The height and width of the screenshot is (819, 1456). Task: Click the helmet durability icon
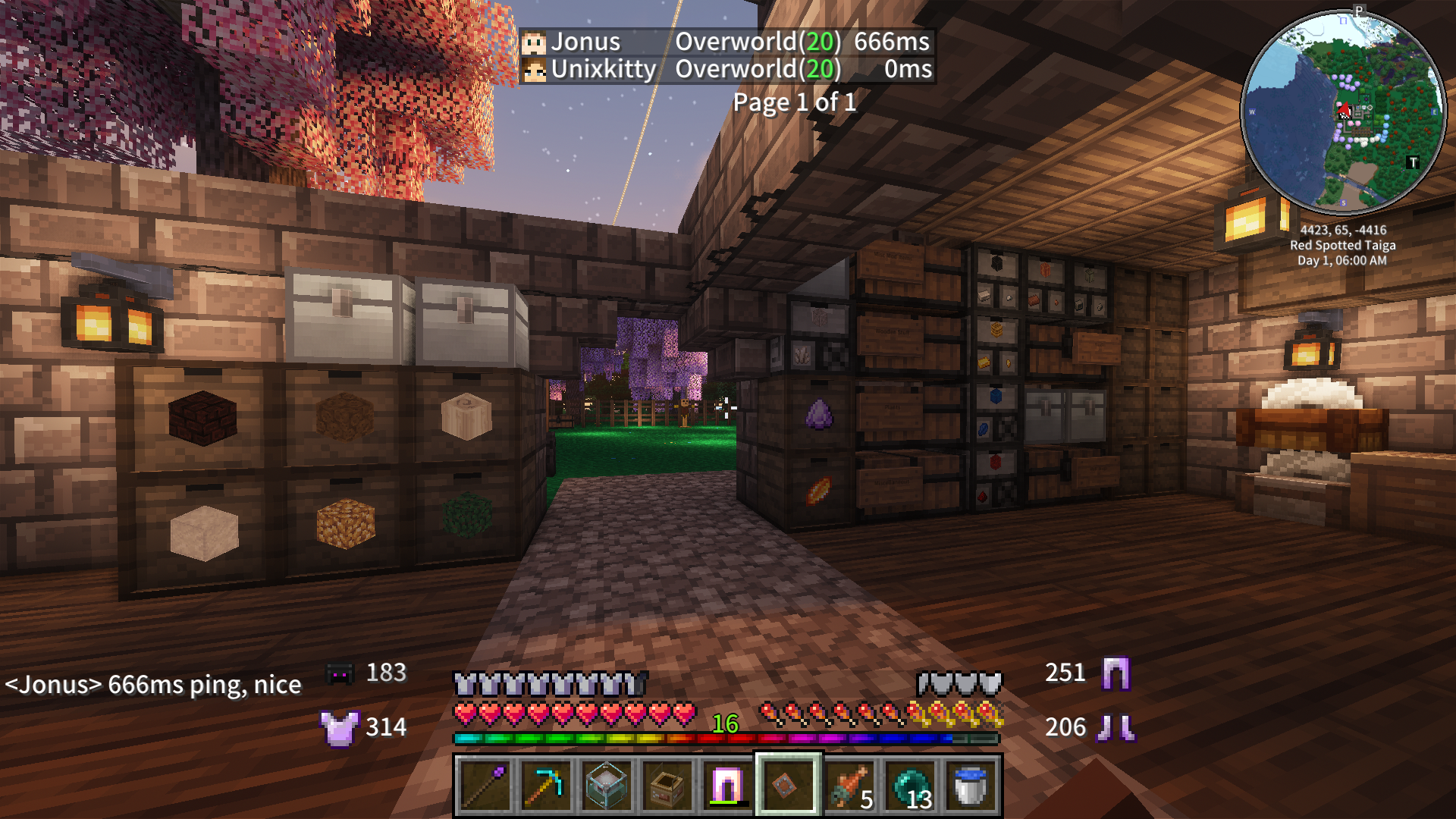(339, 673)
